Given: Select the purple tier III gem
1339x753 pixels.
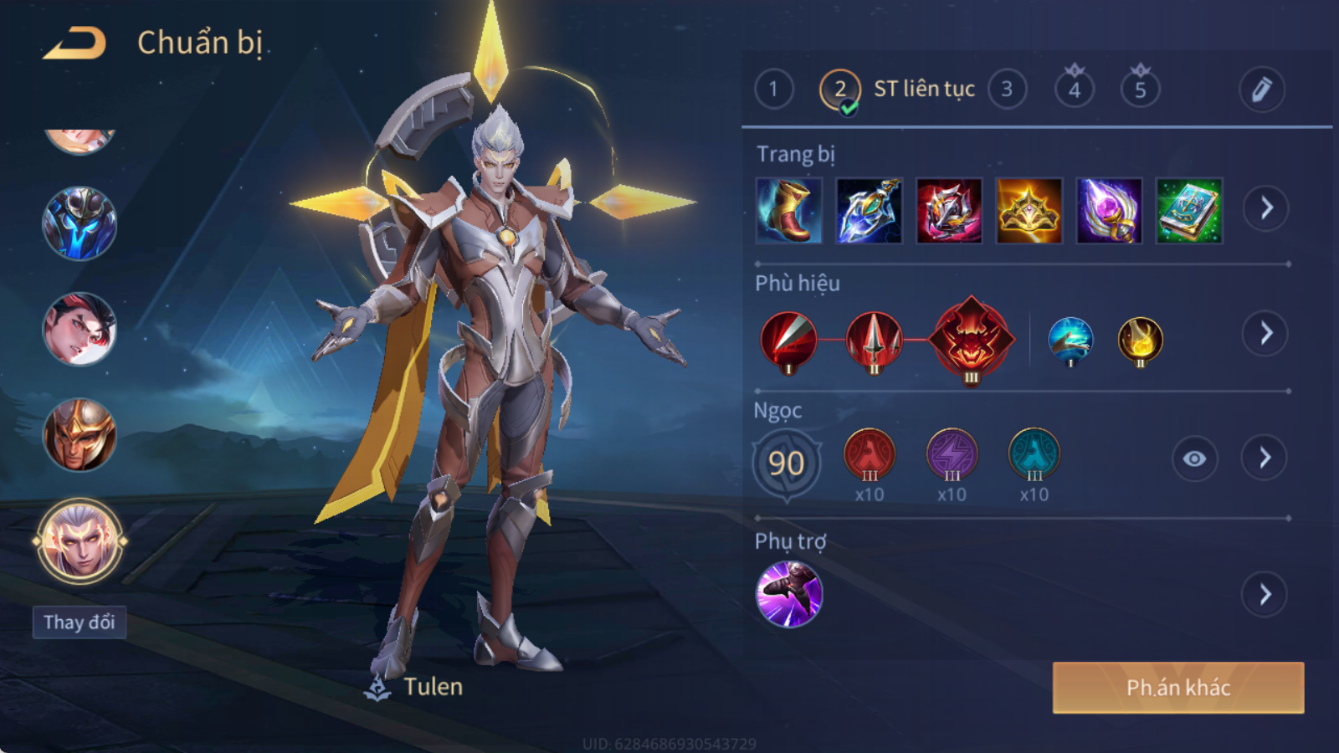Looking at the screenshot, I should 951,453.
